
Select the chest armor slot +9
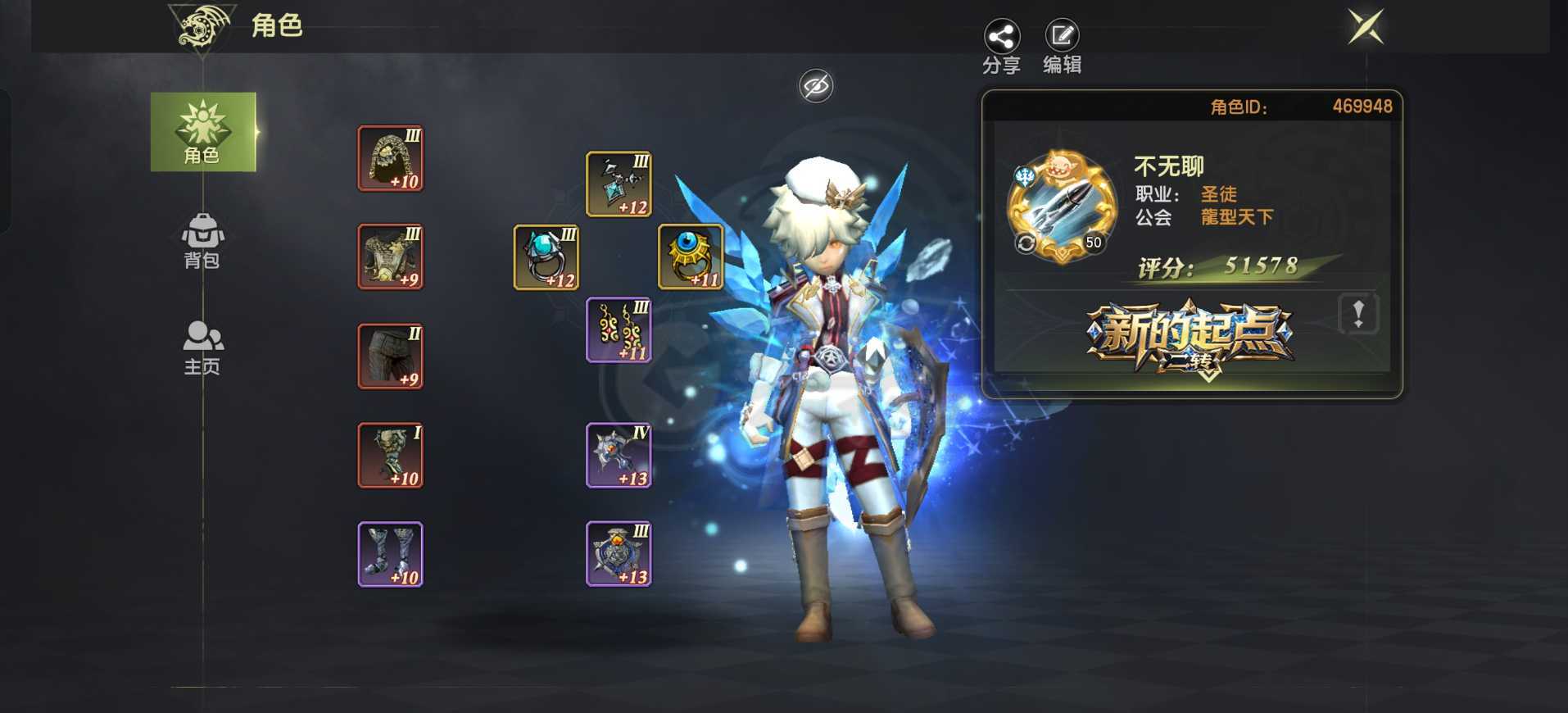tap(391, 257)
